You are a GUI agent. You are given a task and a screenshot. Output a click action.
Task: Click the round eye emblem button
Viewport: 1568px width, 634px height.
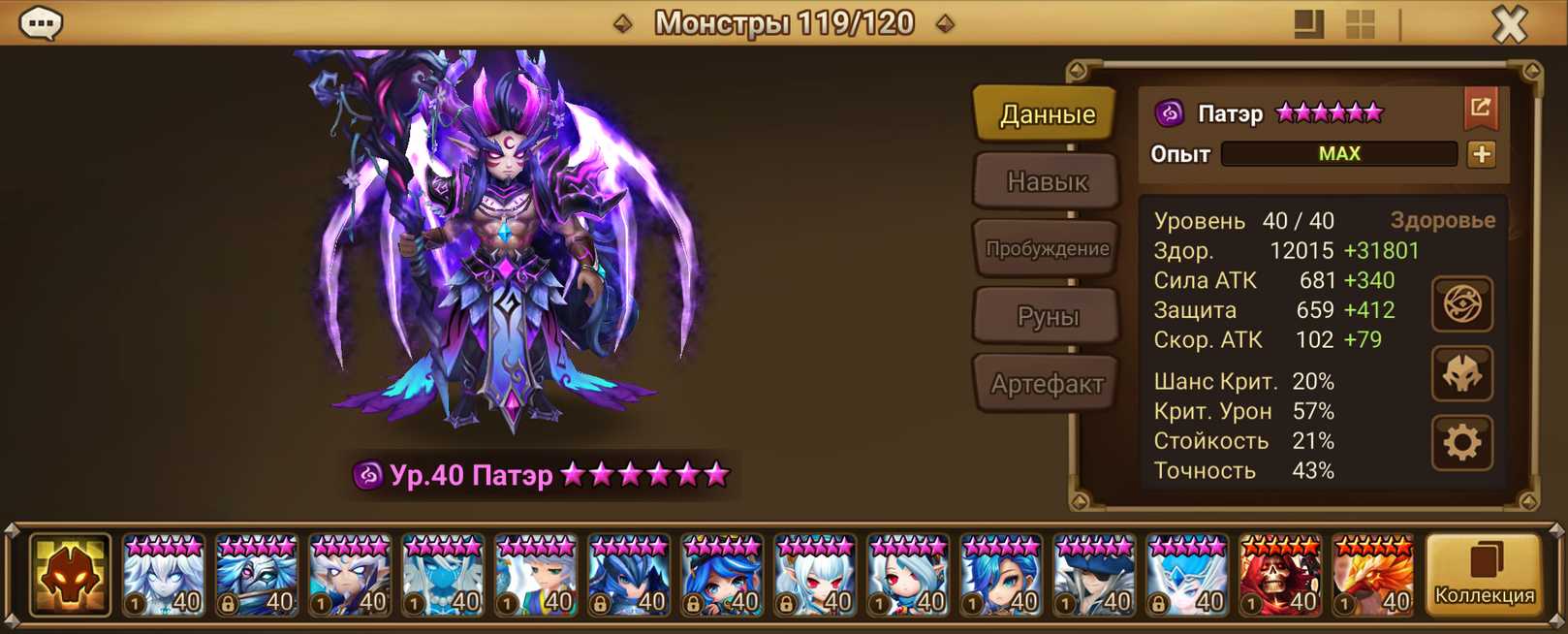click(1461, 305)
